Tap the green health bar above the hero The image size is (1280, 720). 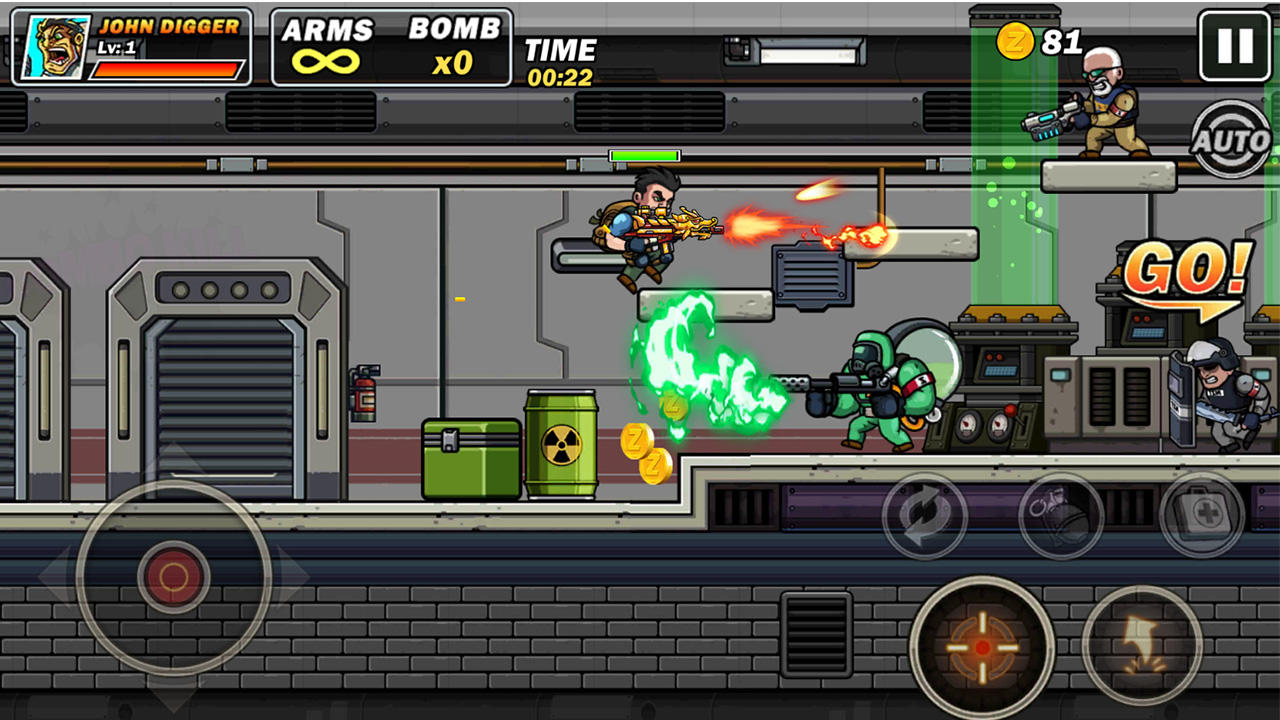click(642, 155)
